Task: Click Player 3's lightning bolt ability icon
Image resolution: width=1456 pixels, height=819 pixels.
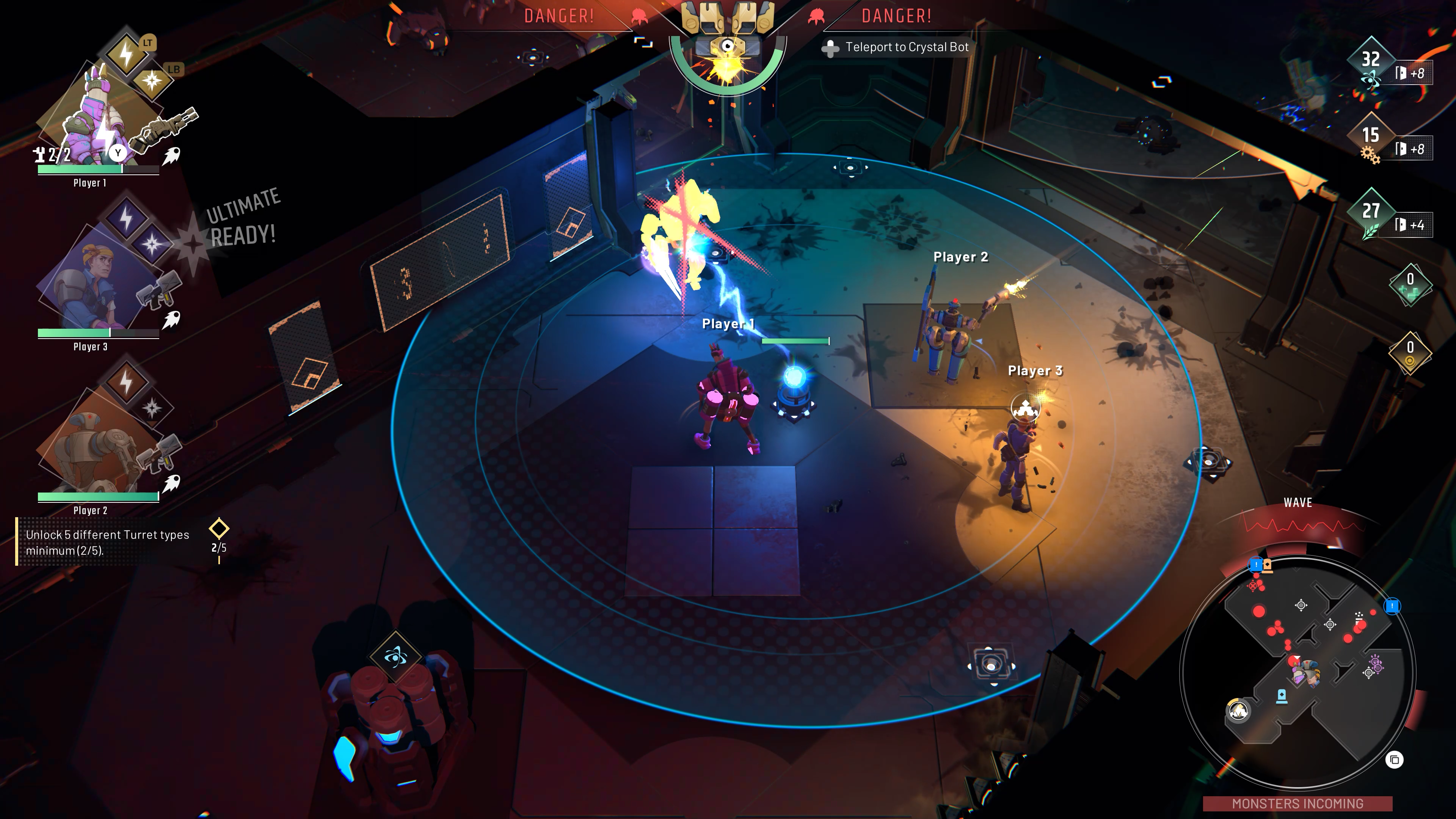Action: [x=126, y=218]
